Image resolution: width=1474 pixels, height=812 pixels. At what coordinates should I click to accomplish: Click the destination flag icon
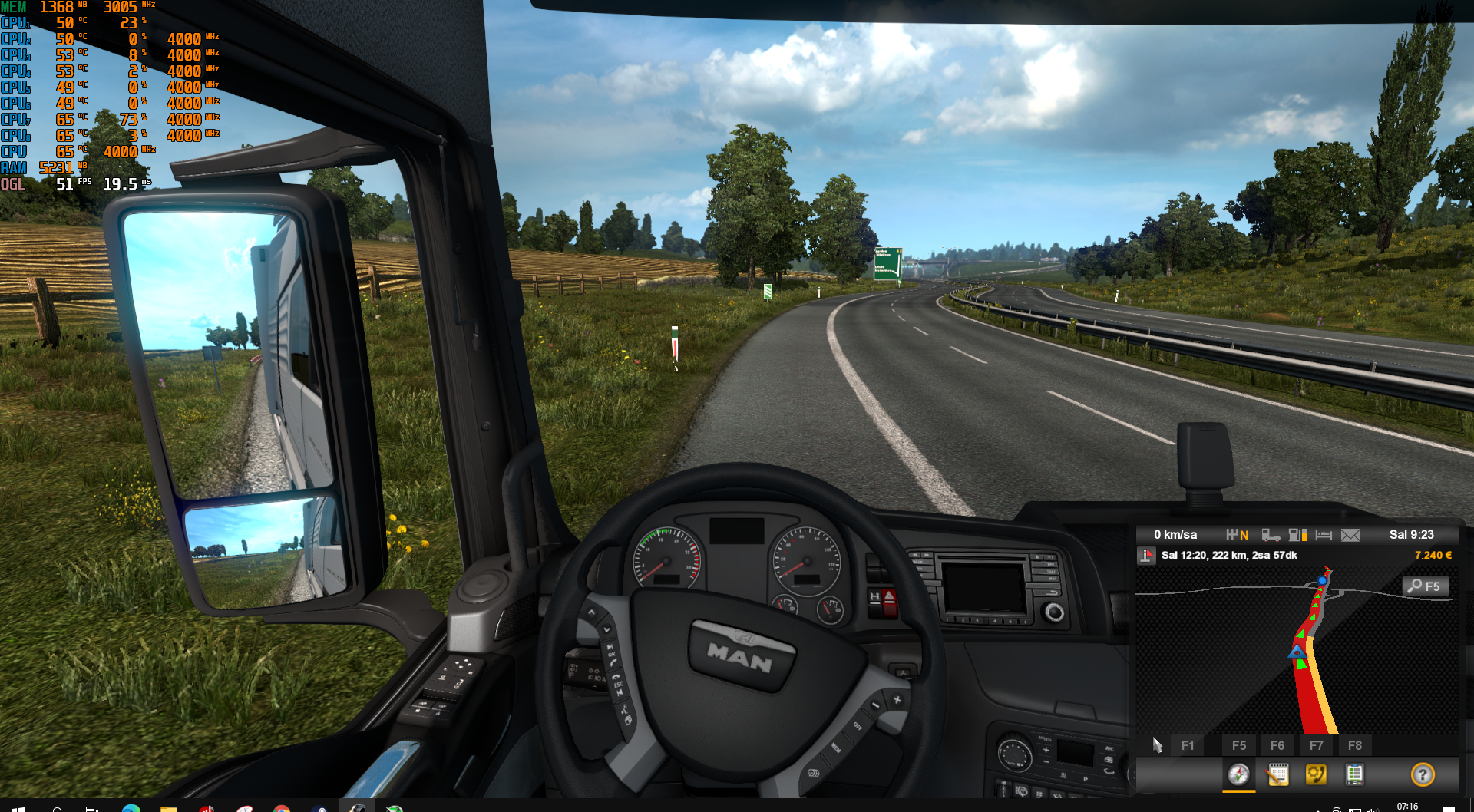[1146, 556]
